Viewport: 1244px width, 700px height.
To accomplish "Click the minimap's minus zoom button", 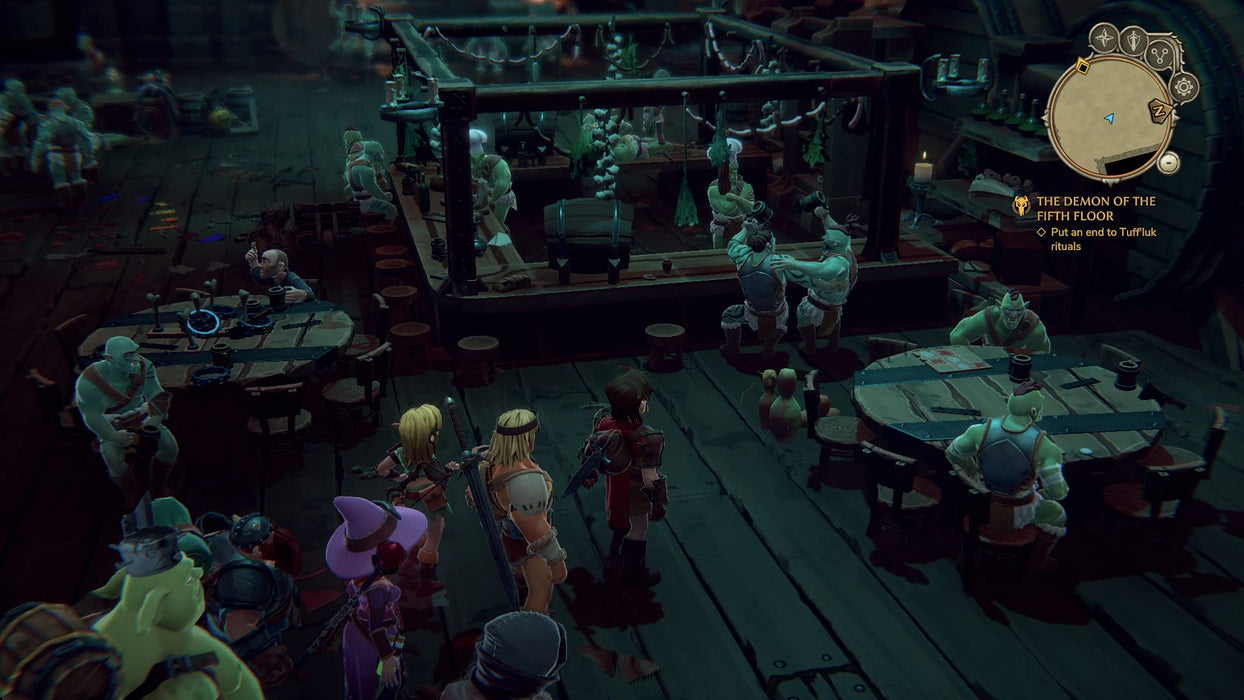I will click(x=1168, y=162).
